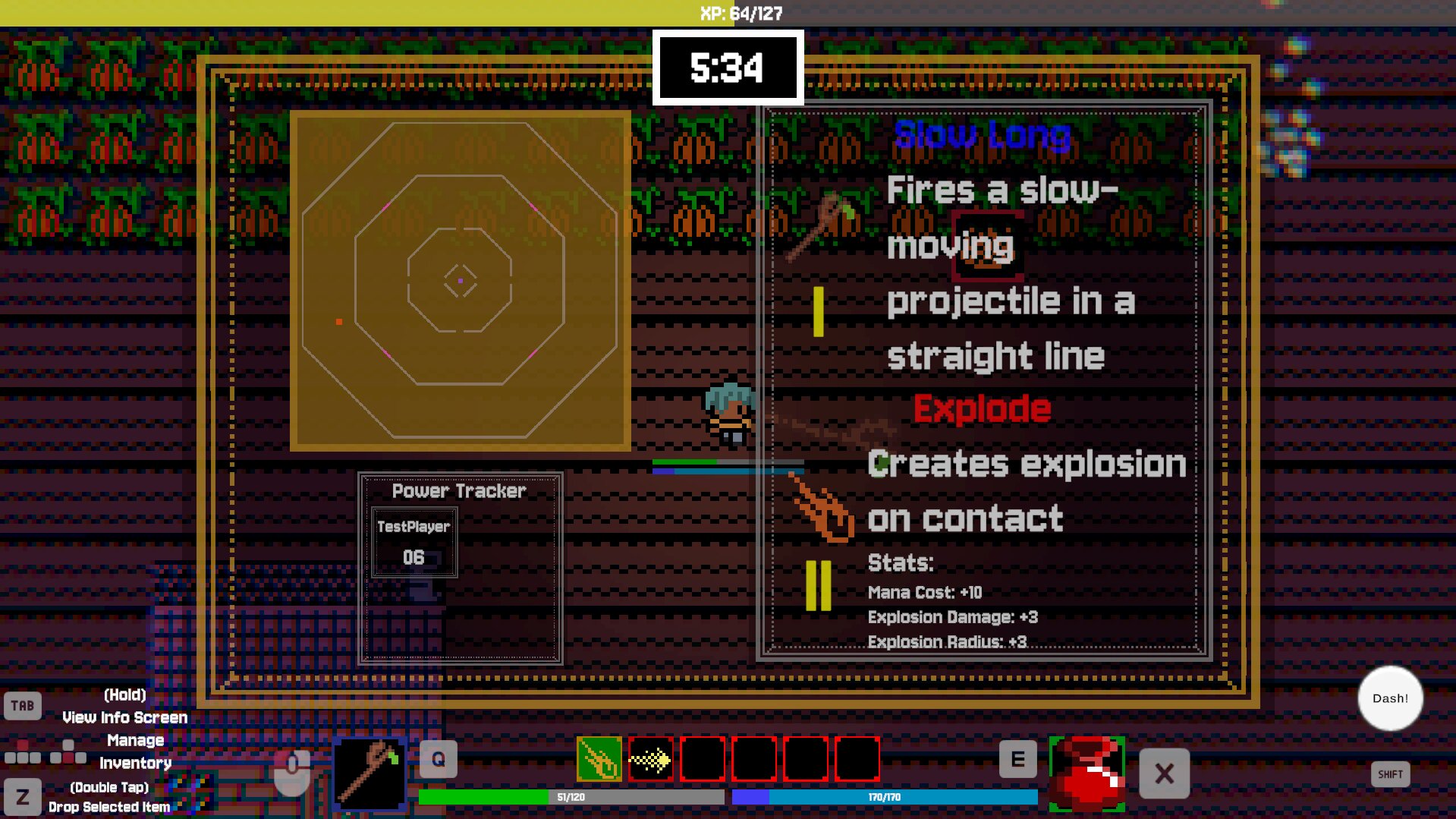Click the Dash! button

tap(1389, 698)
